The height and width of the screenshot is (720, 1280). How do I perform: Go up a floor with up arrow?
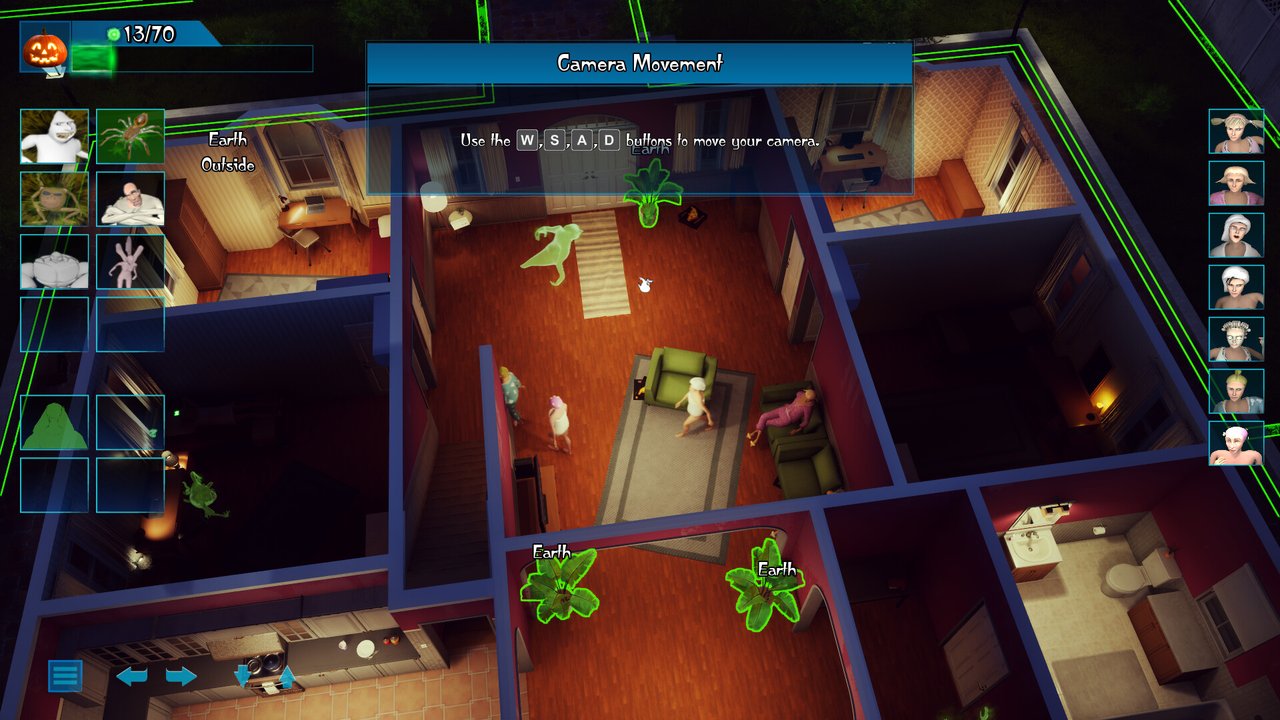287,677
